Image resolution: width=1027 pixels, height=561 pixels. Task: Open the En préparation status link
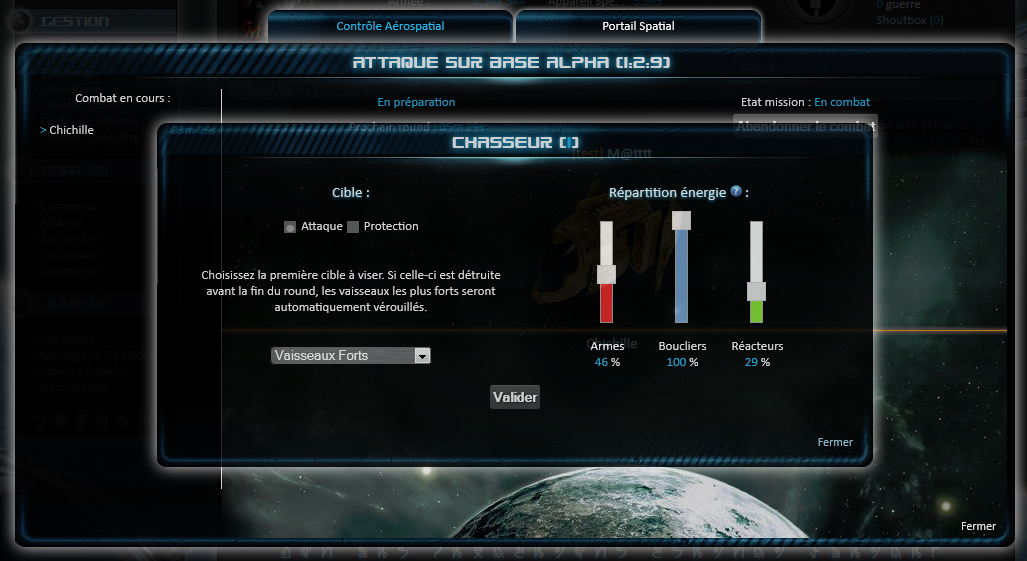[416, 102]
